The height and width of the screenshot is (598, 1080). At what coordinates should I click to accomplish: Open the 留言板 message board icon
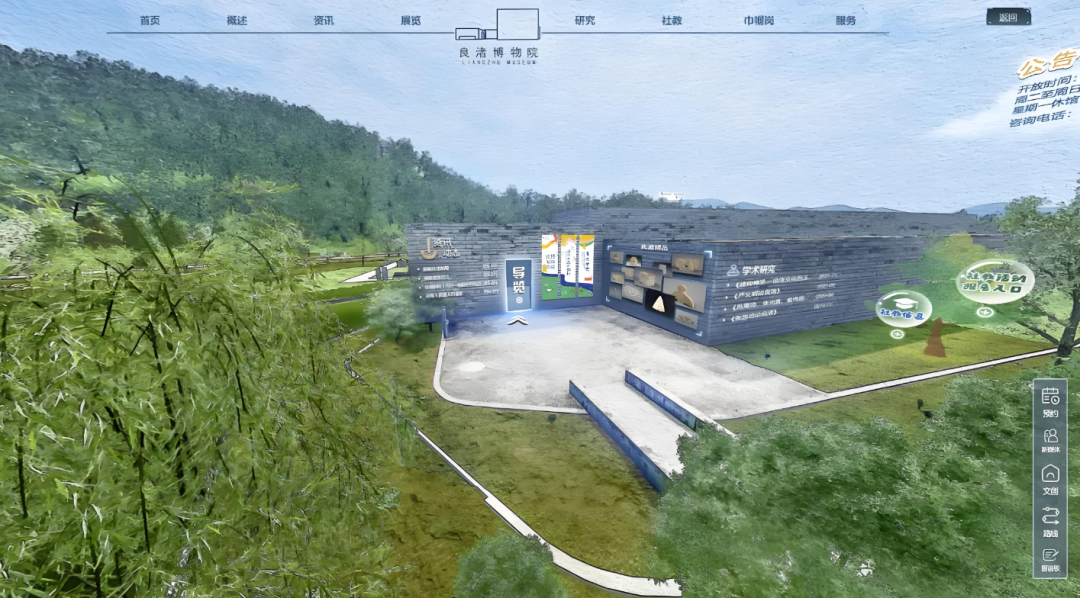1050,559
